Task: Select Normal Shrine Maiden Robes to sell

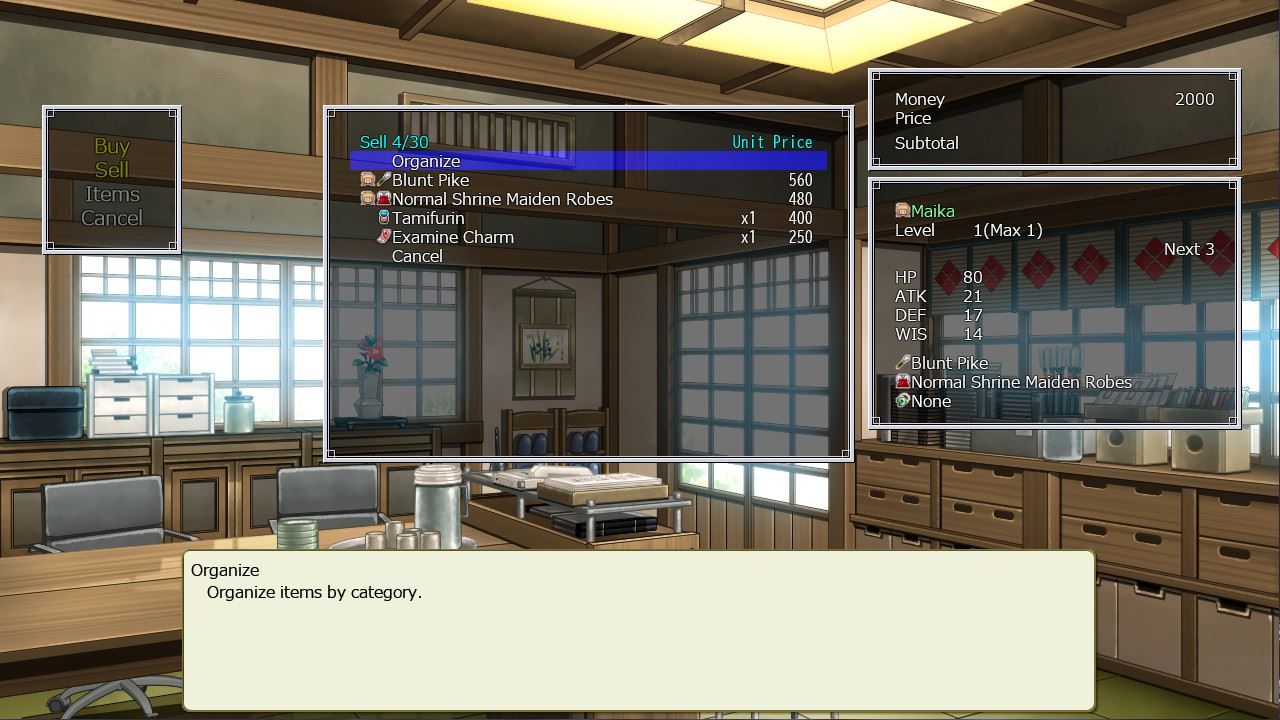Action: tap(502, 199)
